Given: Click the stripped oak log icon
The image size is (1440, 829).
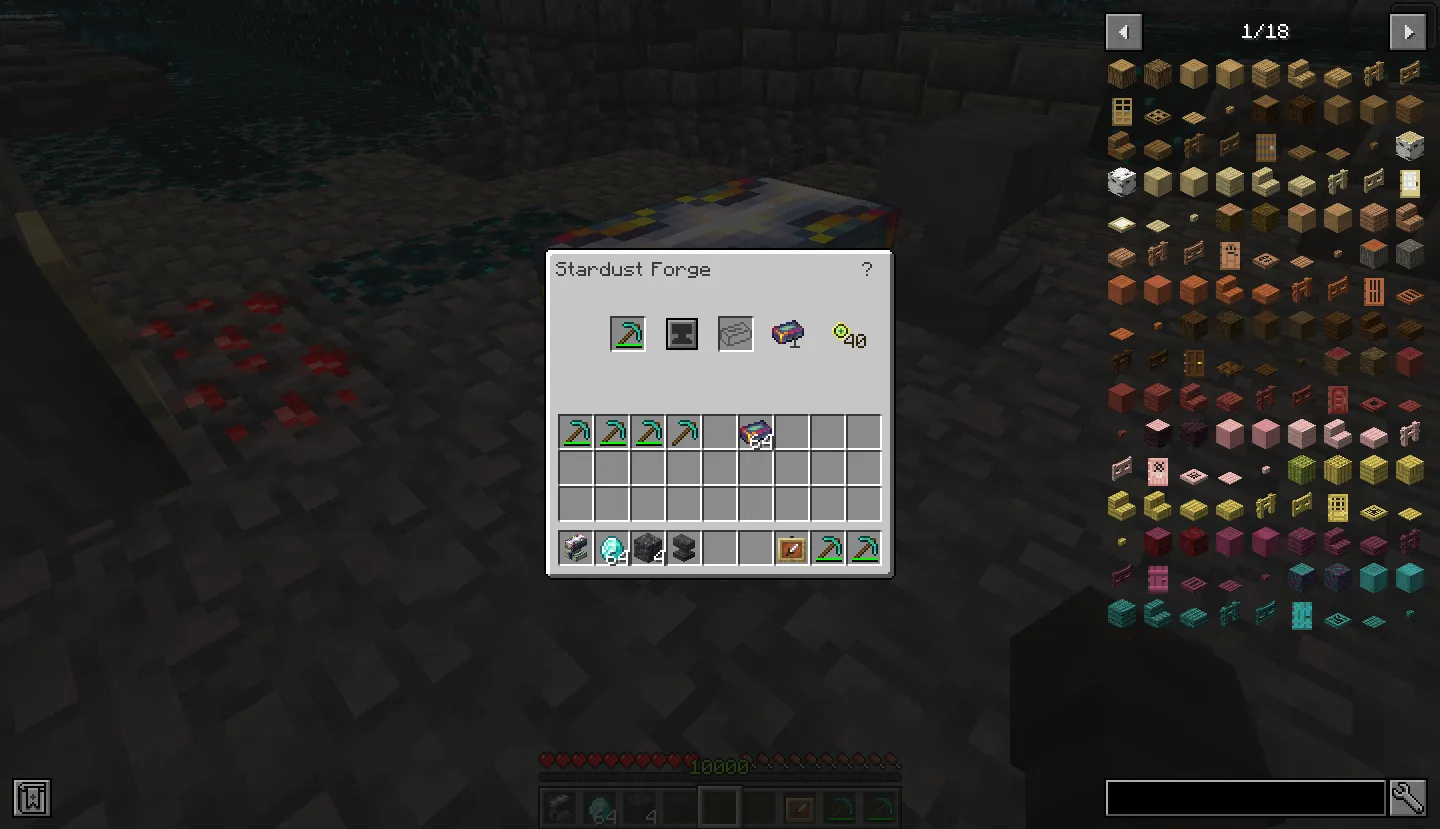Looking at the screenshot, I should [1191, 72].
